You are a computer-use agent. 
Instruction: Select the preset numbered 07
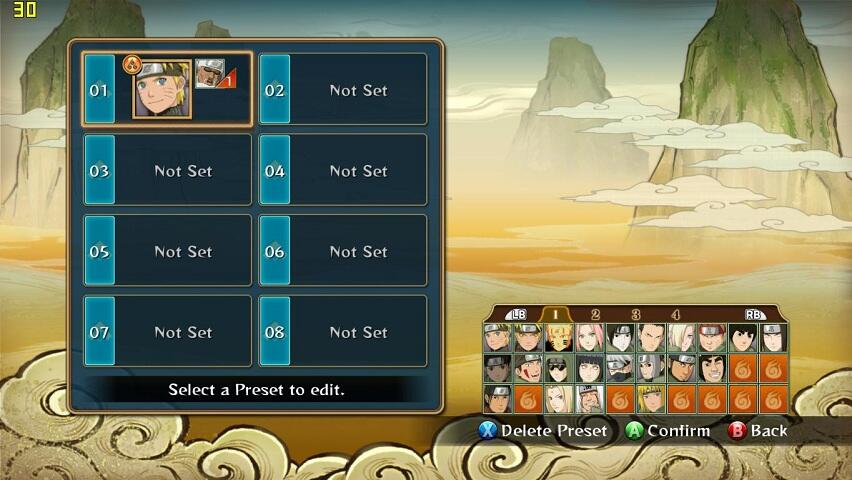167,332
